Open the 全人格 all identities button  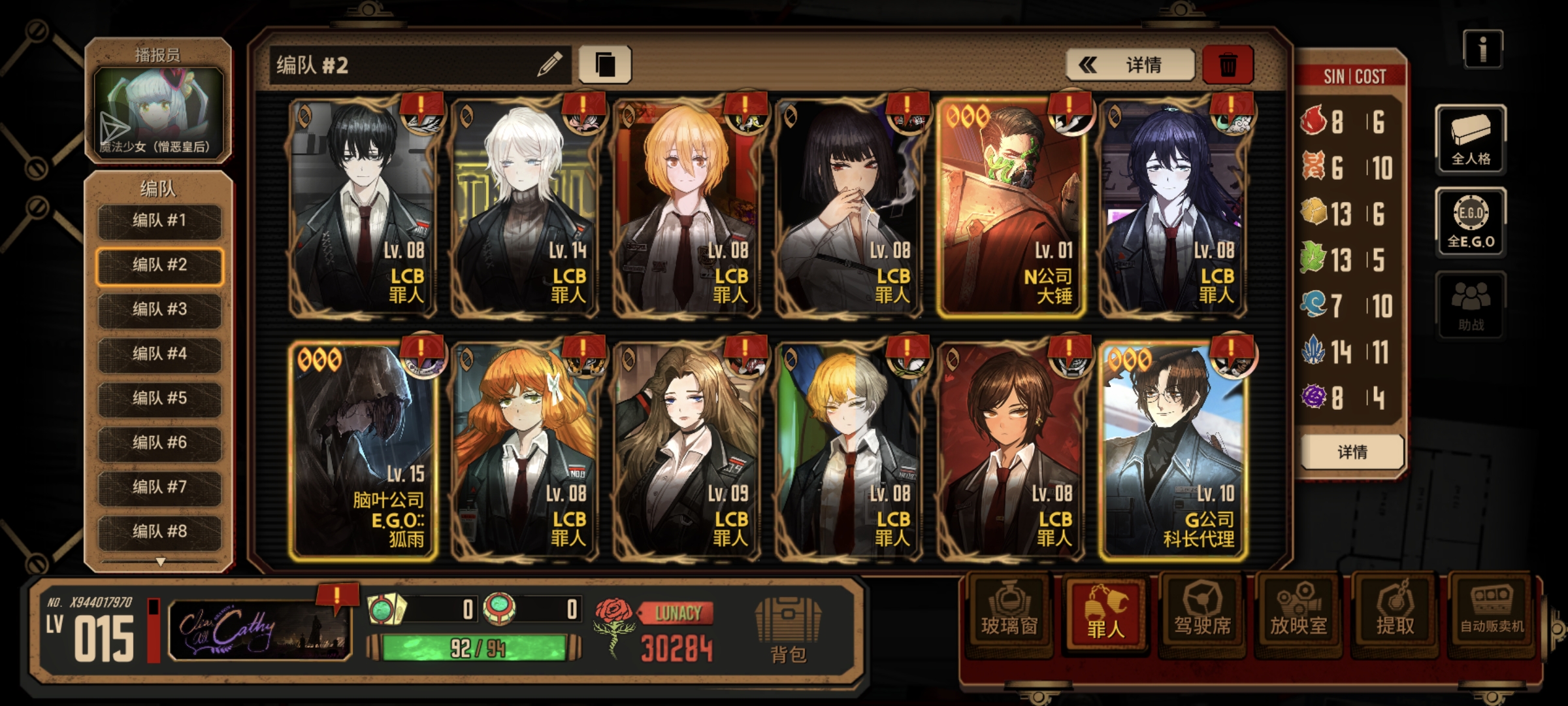coord(1471,139)
